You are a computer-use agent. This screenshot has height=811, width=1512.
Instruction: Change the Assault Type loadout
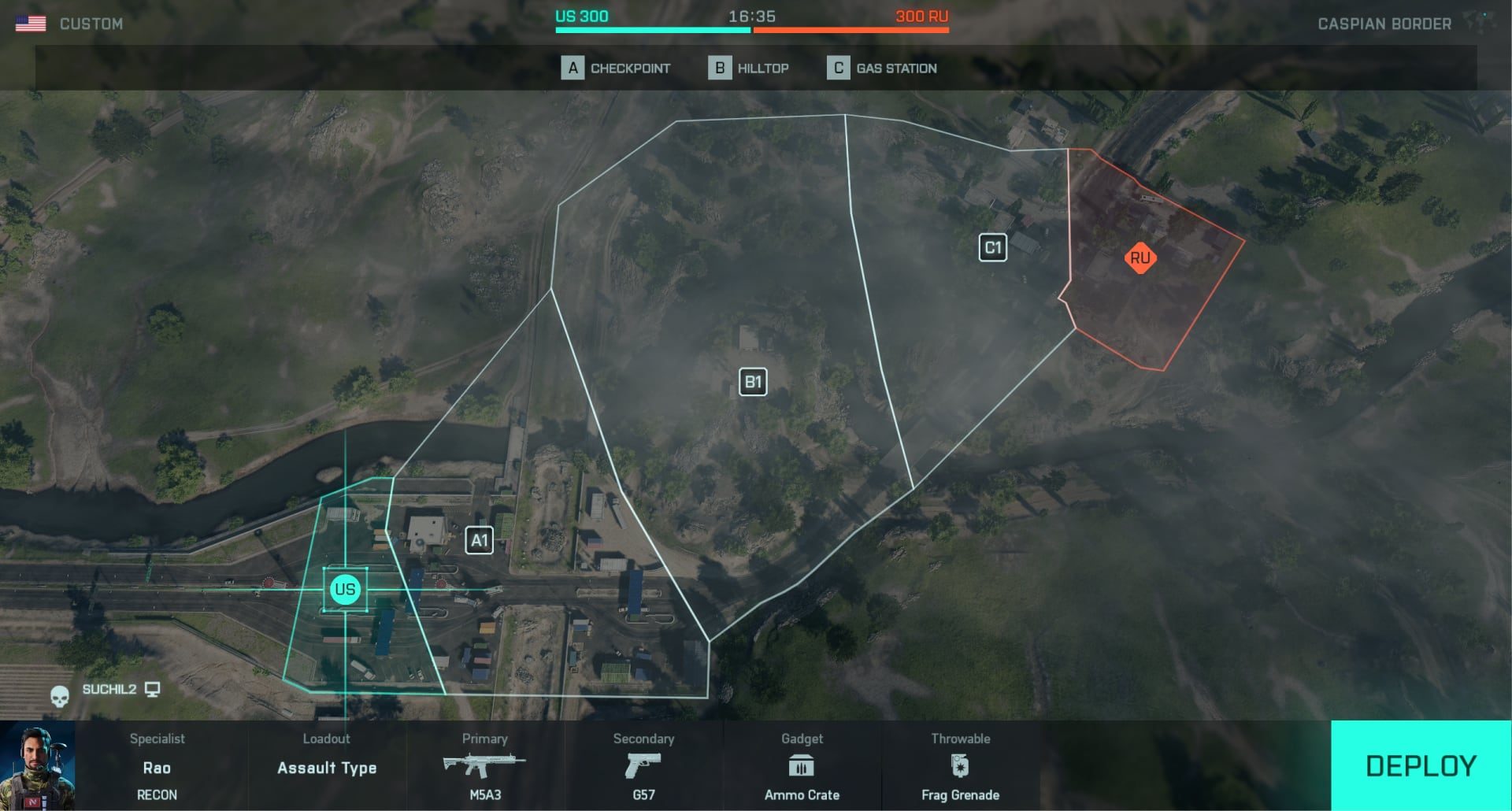tap(327, 767)
